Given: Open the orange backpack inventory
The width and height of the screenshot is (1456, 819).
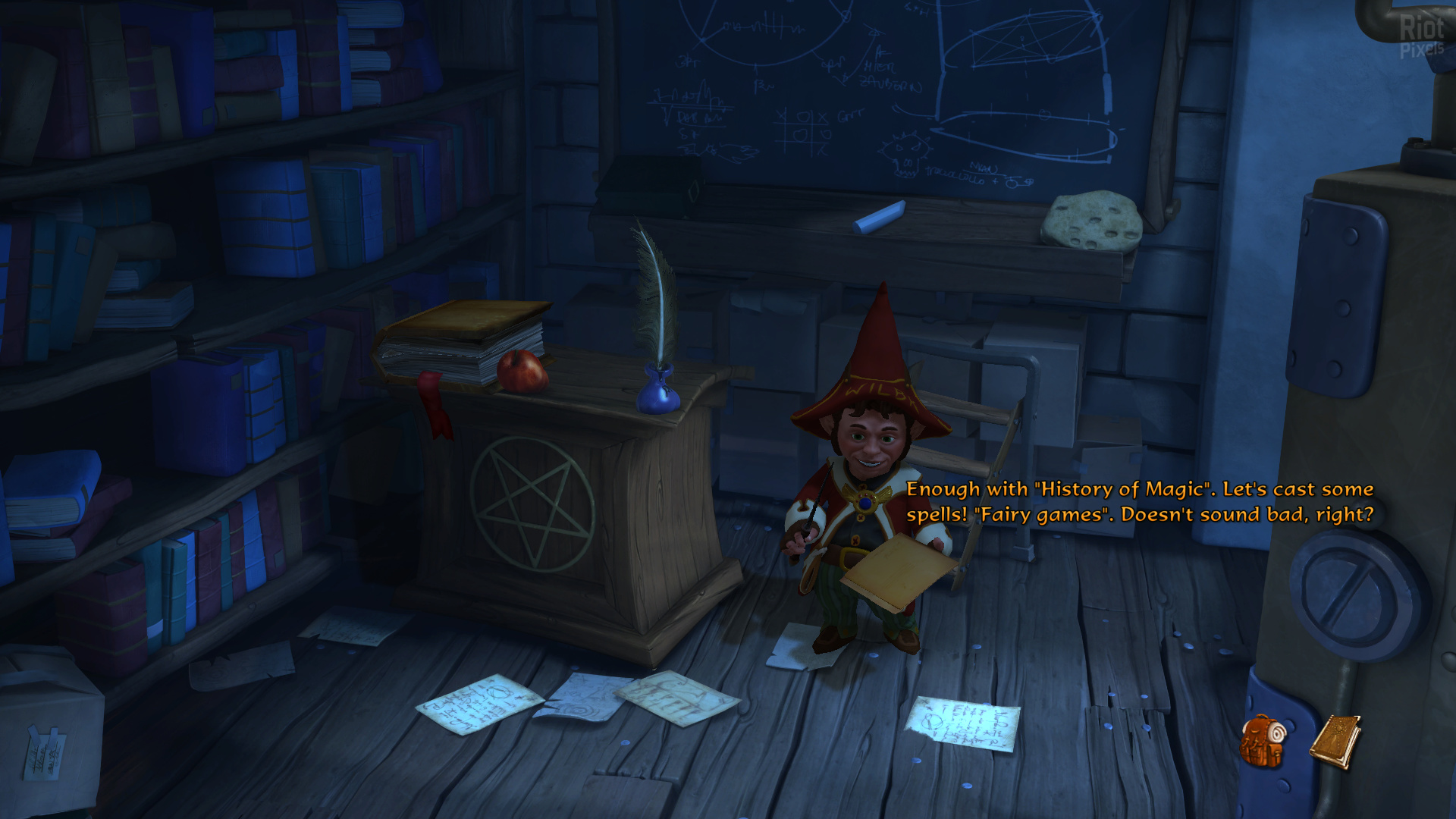Looking at the screenshot, I should point(1262,741).
